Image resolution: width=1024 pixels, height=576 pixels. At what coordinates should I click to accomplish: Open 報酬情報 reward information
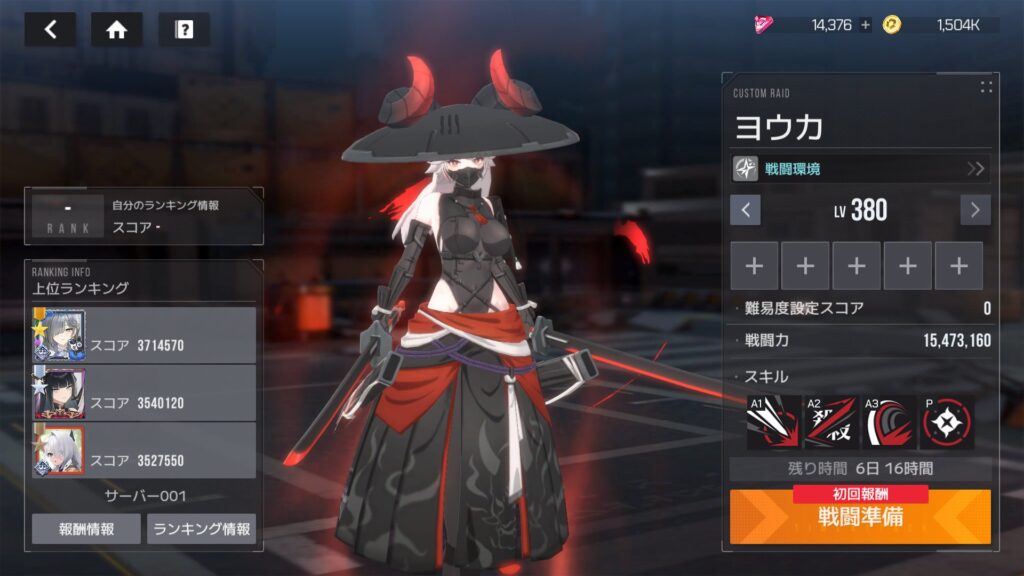86,529
